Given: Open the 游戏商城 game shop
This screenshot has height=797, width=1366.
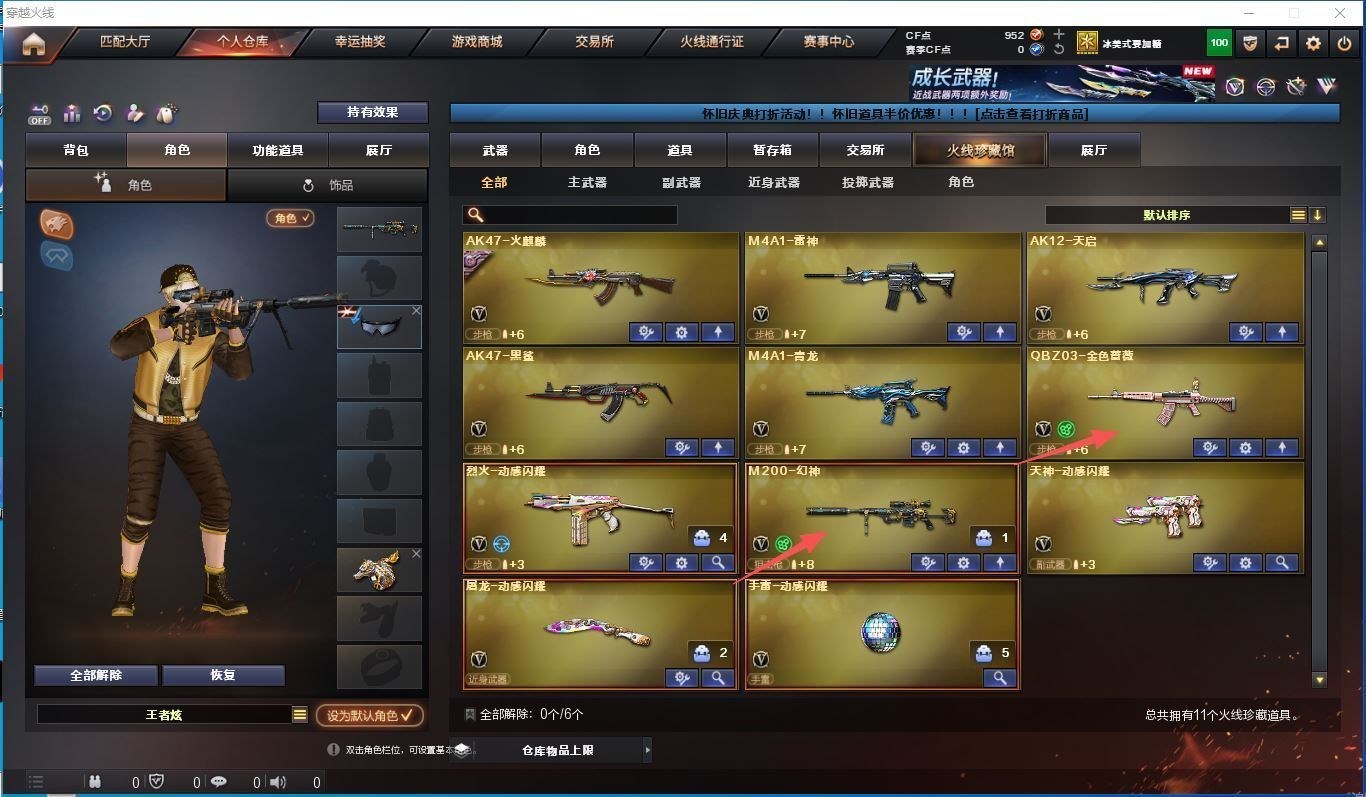Looking at the screenshot, I should (x=477, y=42).
